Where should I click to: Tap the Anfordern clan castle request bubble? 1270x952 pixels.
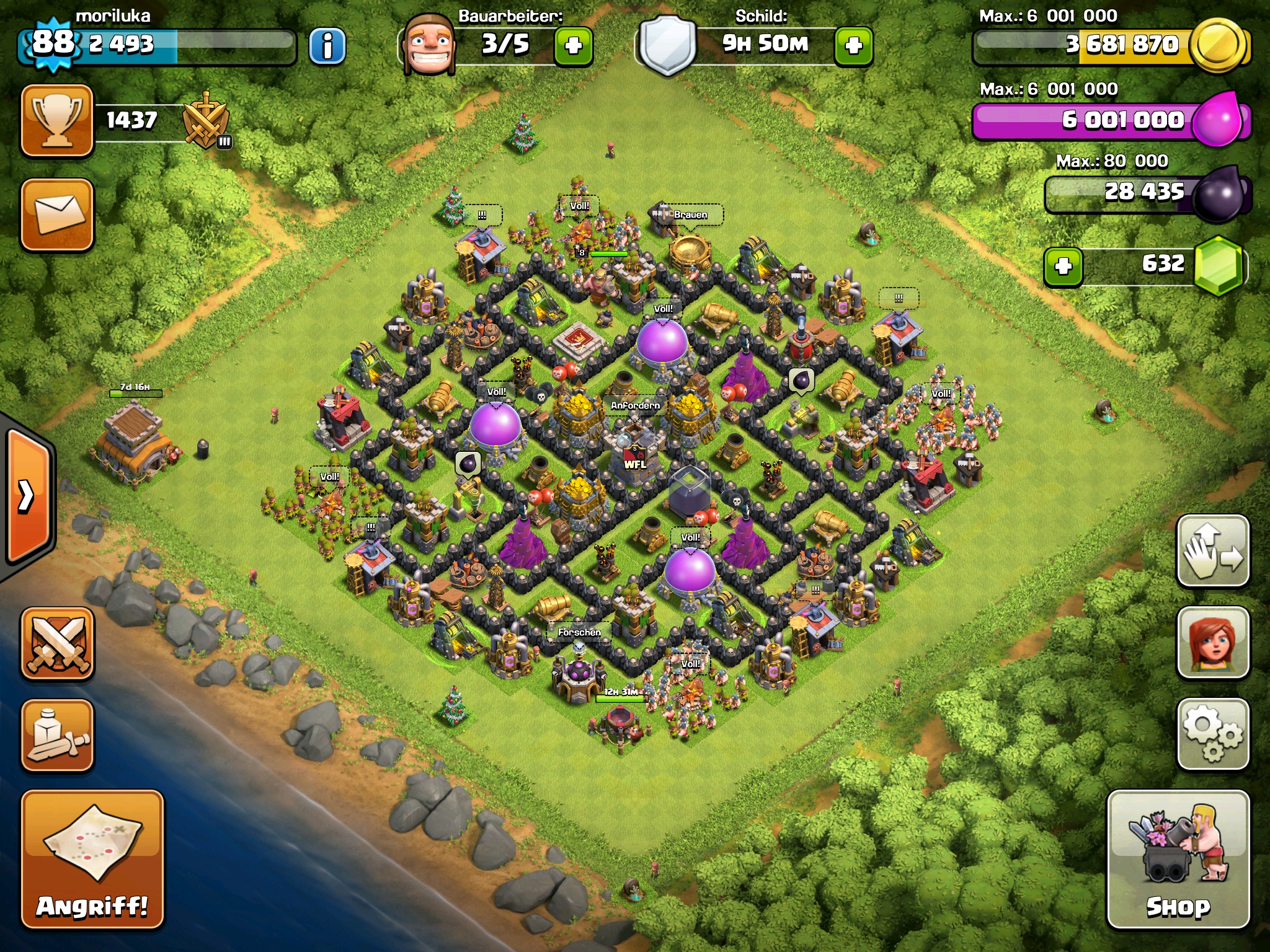click(x=635, y=405)
